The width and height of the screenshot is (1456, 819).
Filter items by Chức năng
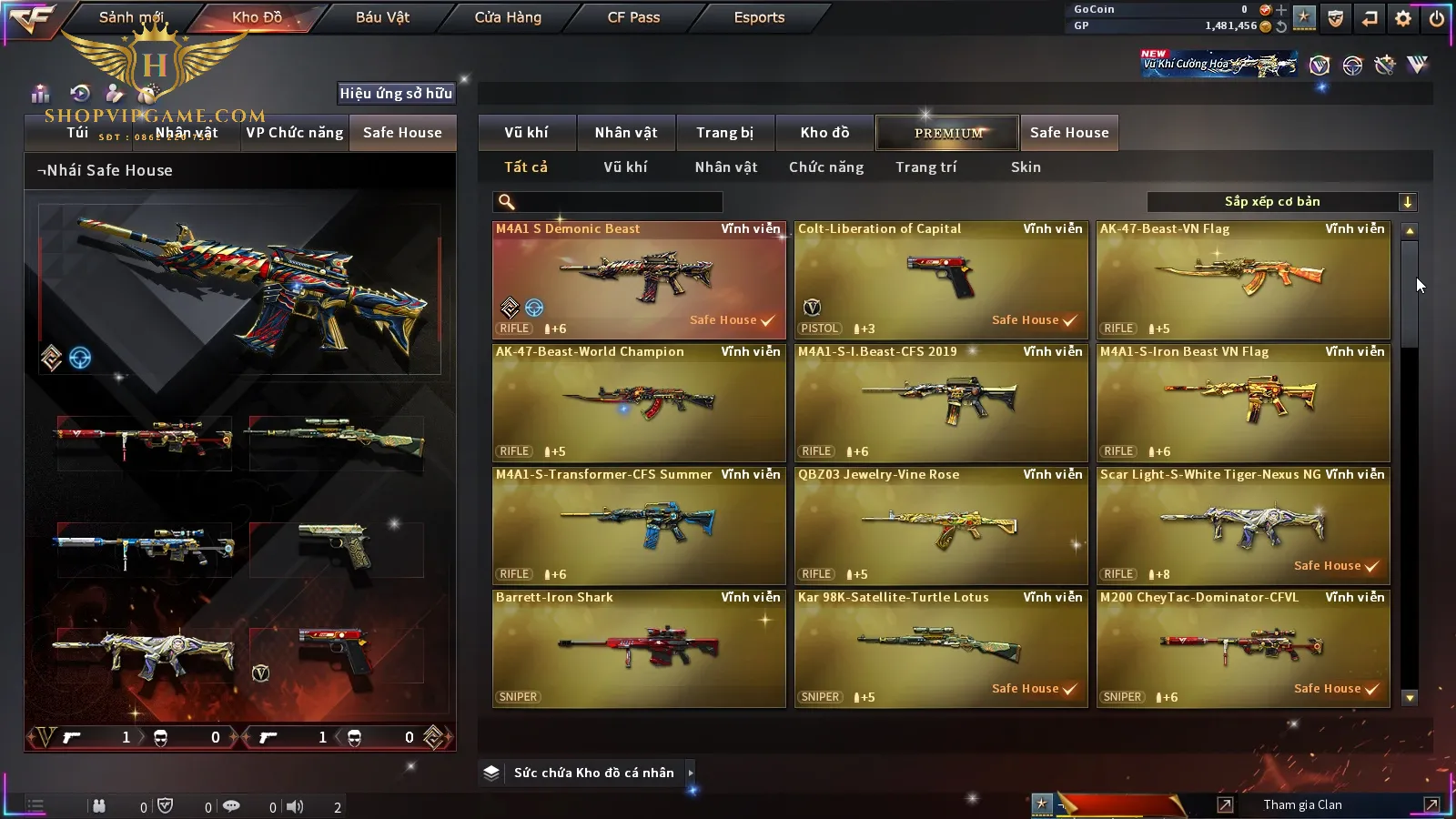[826, 167]
